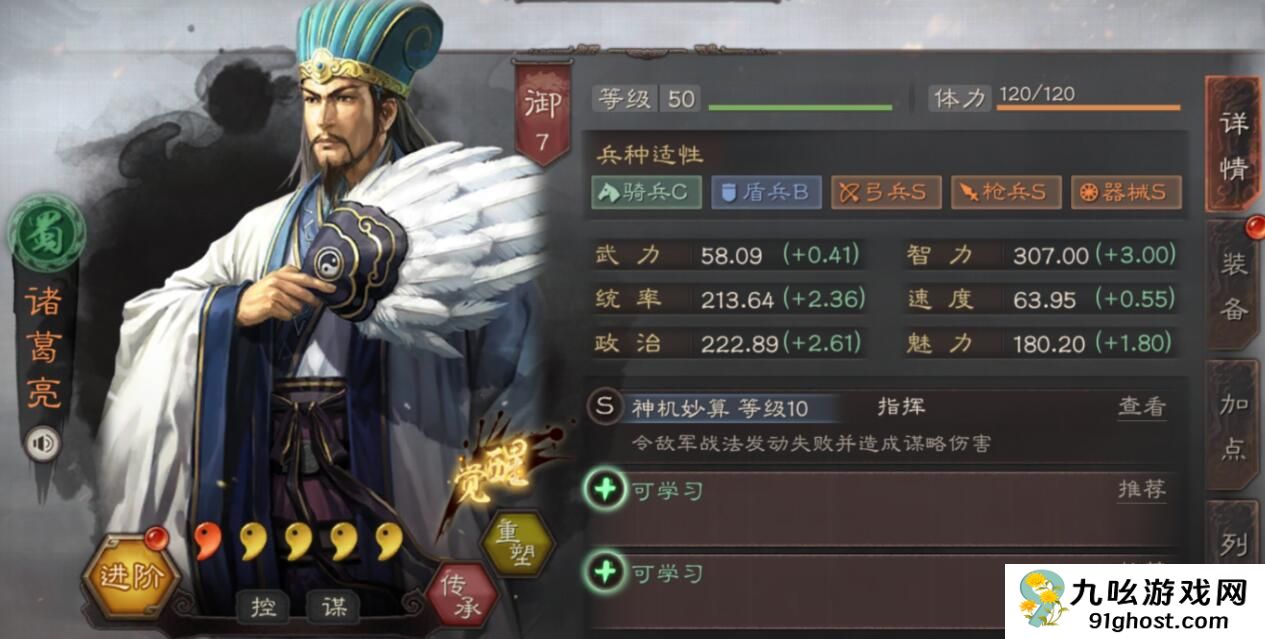Click the 传承 inheritance button
Viewport: 1265px width, 639px height.
click(462, 586)
